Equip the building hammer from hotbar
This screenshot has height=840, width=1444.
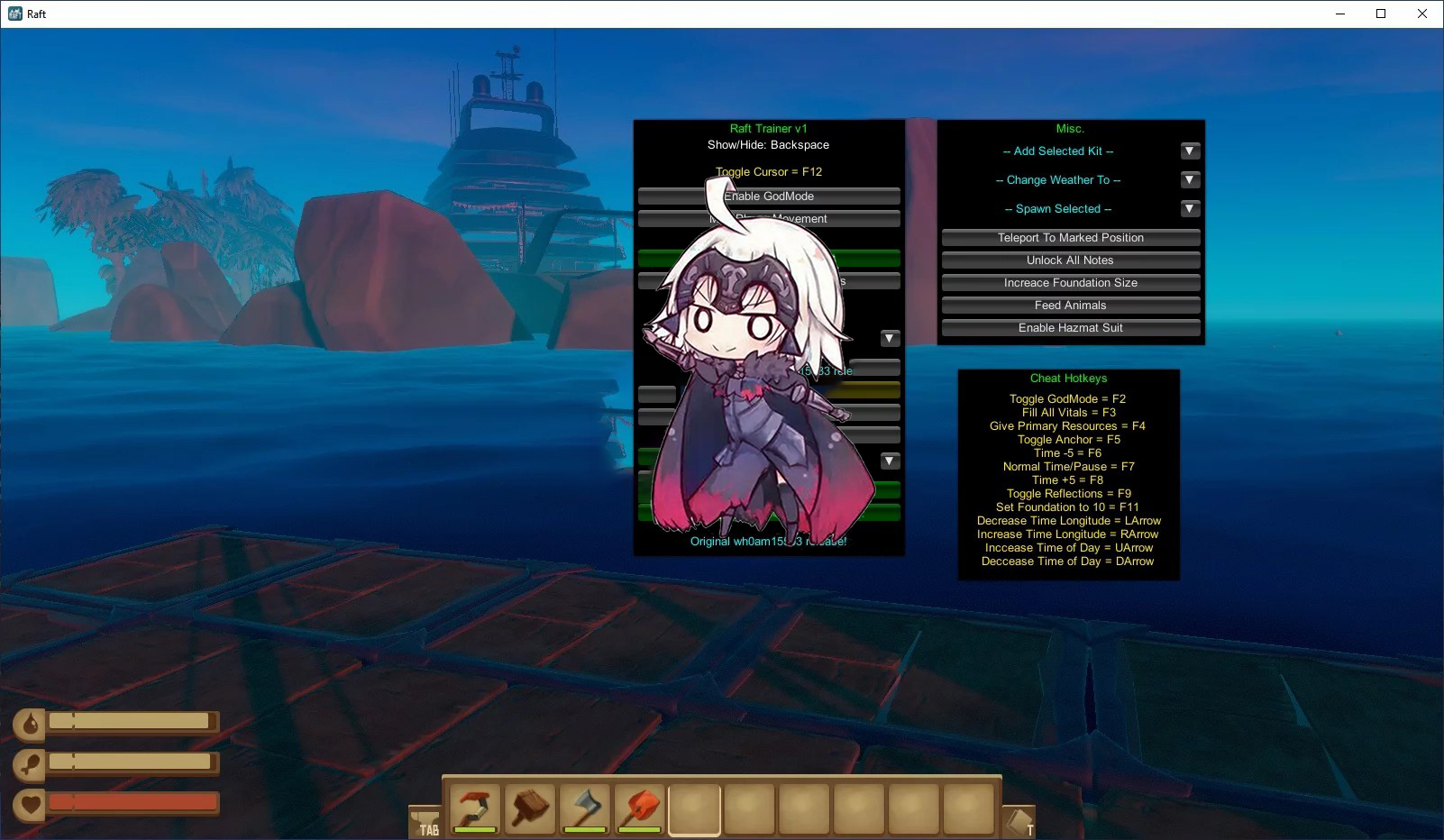pos(530,808)
